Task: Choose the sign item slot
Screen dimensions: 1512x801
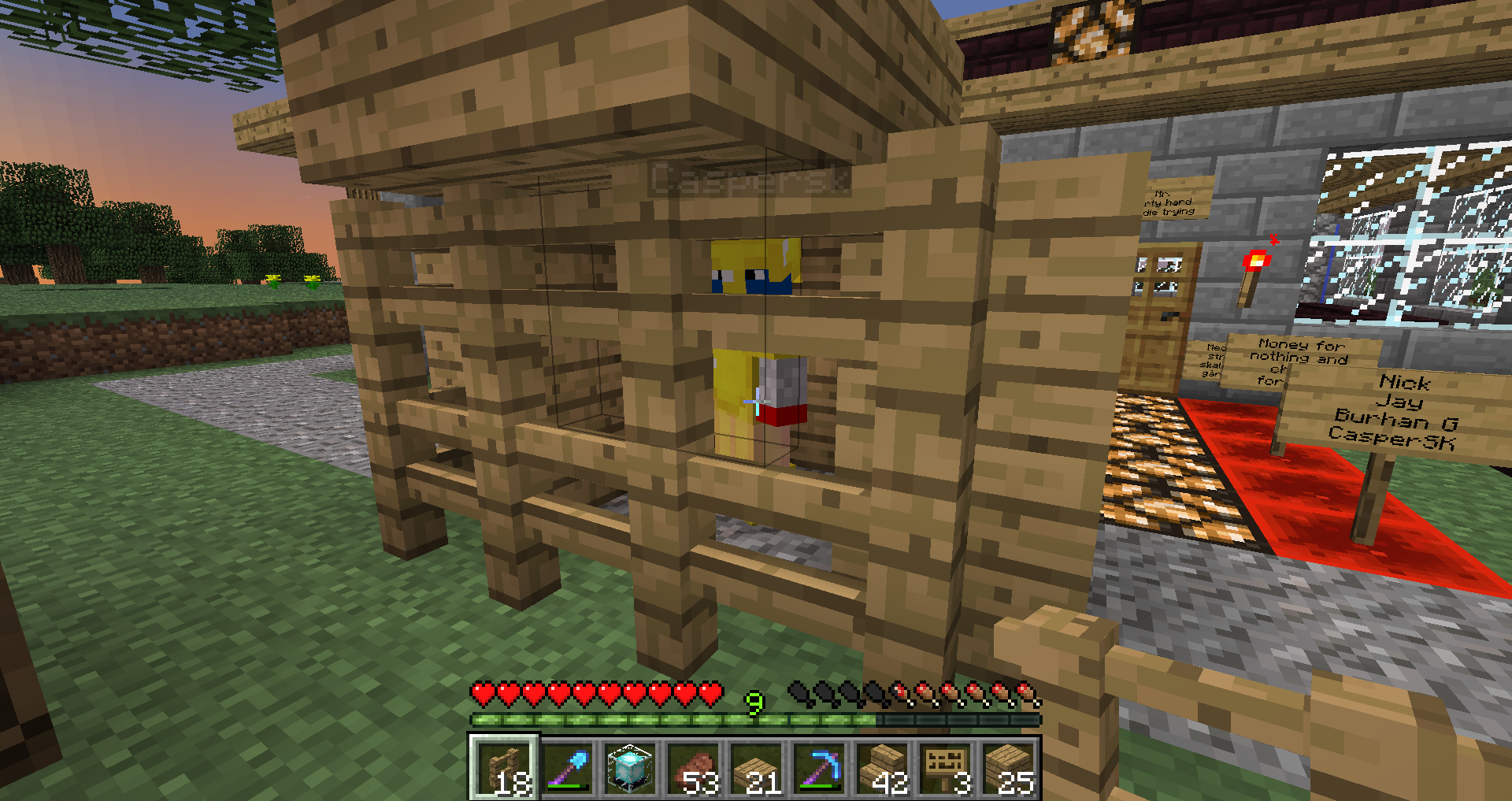Action: pos(945,768)
